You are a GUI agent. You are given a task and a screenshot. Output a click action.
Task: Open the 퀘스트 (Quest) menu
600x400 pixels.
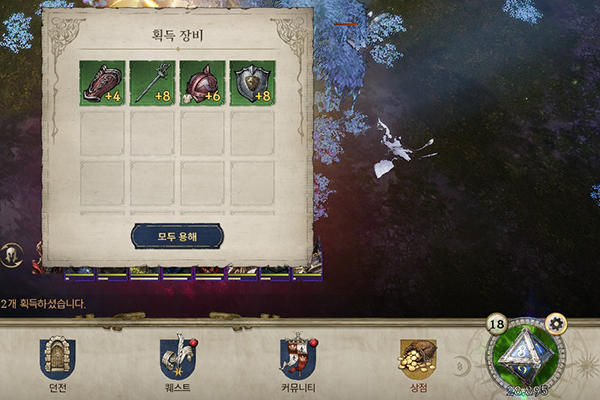pyautogui.click(x=177, y=360)
